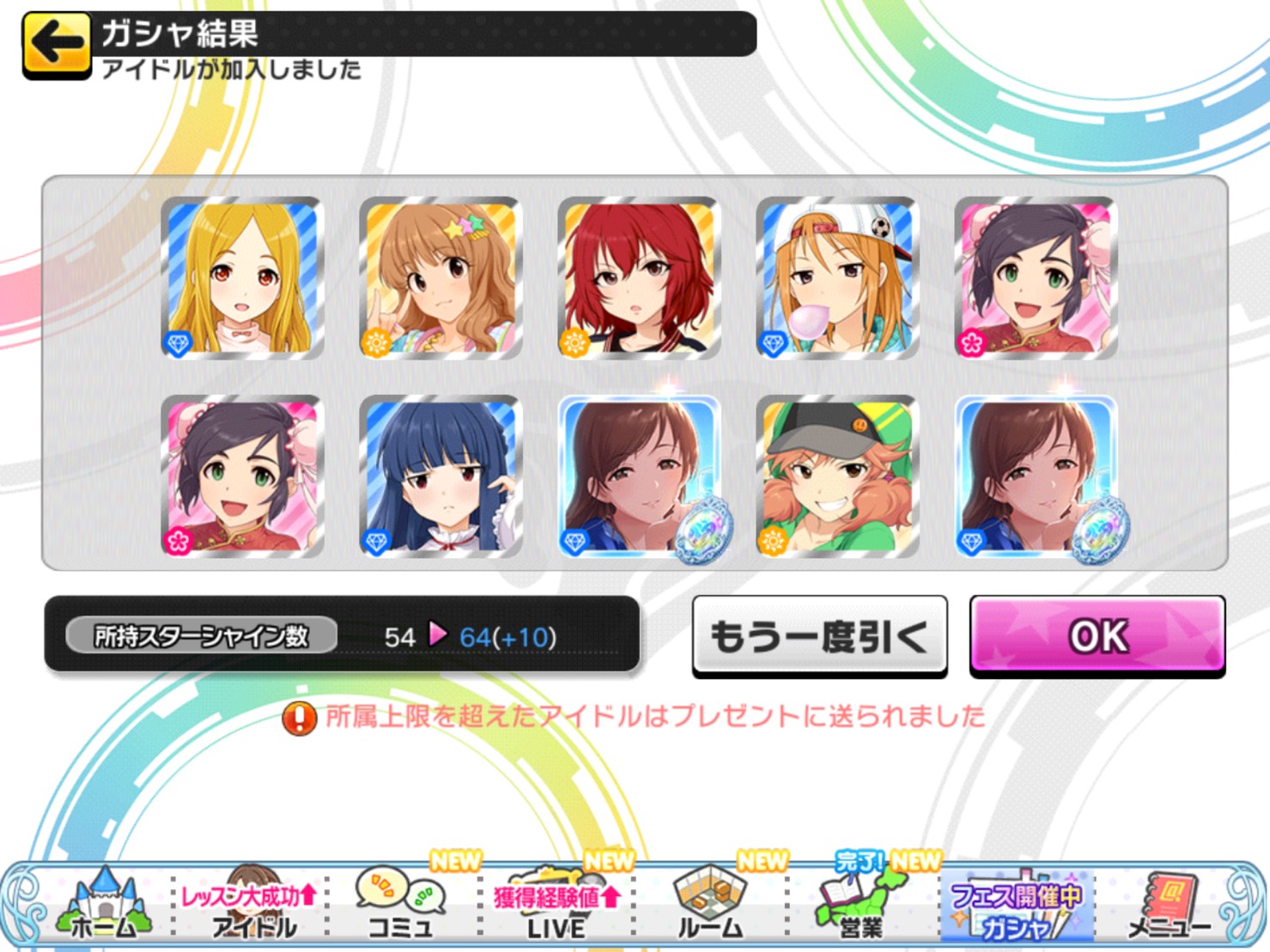1270x952 pixels.
Task: Open the コミュ commu menu
Action: tap(401, 907)
